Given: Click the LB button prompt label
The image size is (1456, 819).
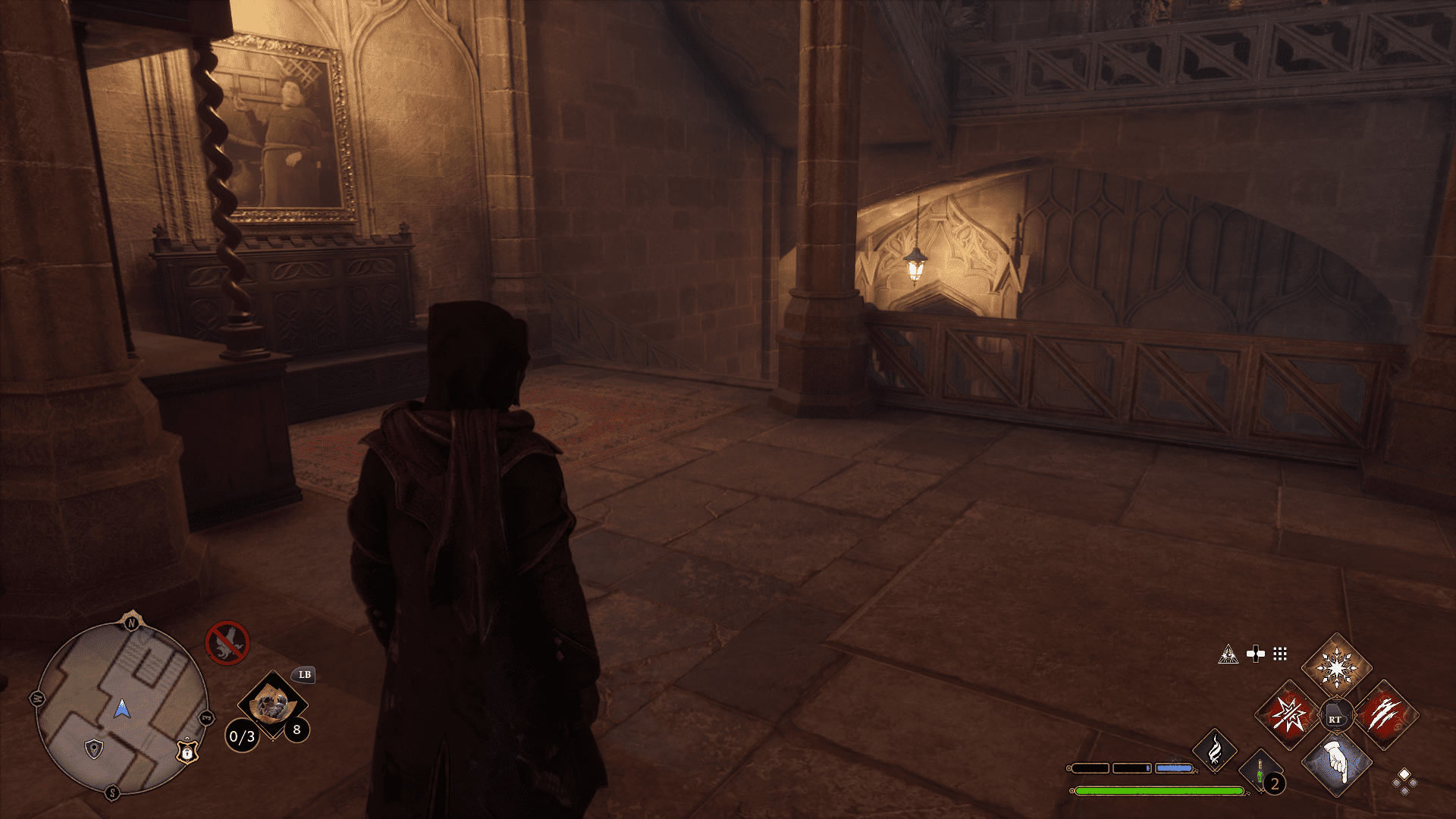Looking at the screenshot, I should click(x=305, y=676).
